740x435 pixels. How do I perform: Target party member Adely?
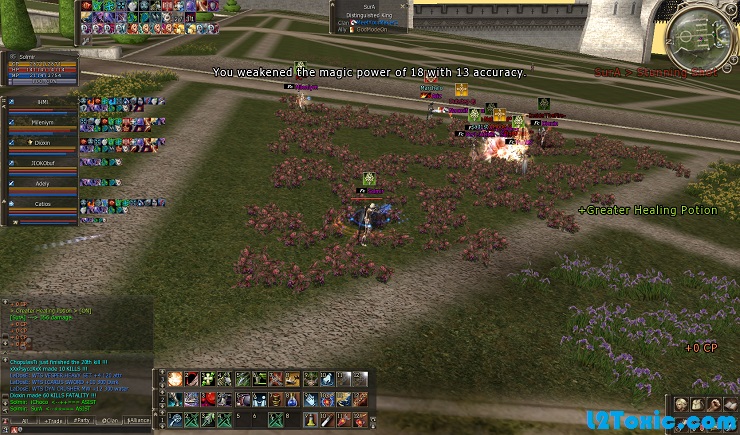coord(42,184)
